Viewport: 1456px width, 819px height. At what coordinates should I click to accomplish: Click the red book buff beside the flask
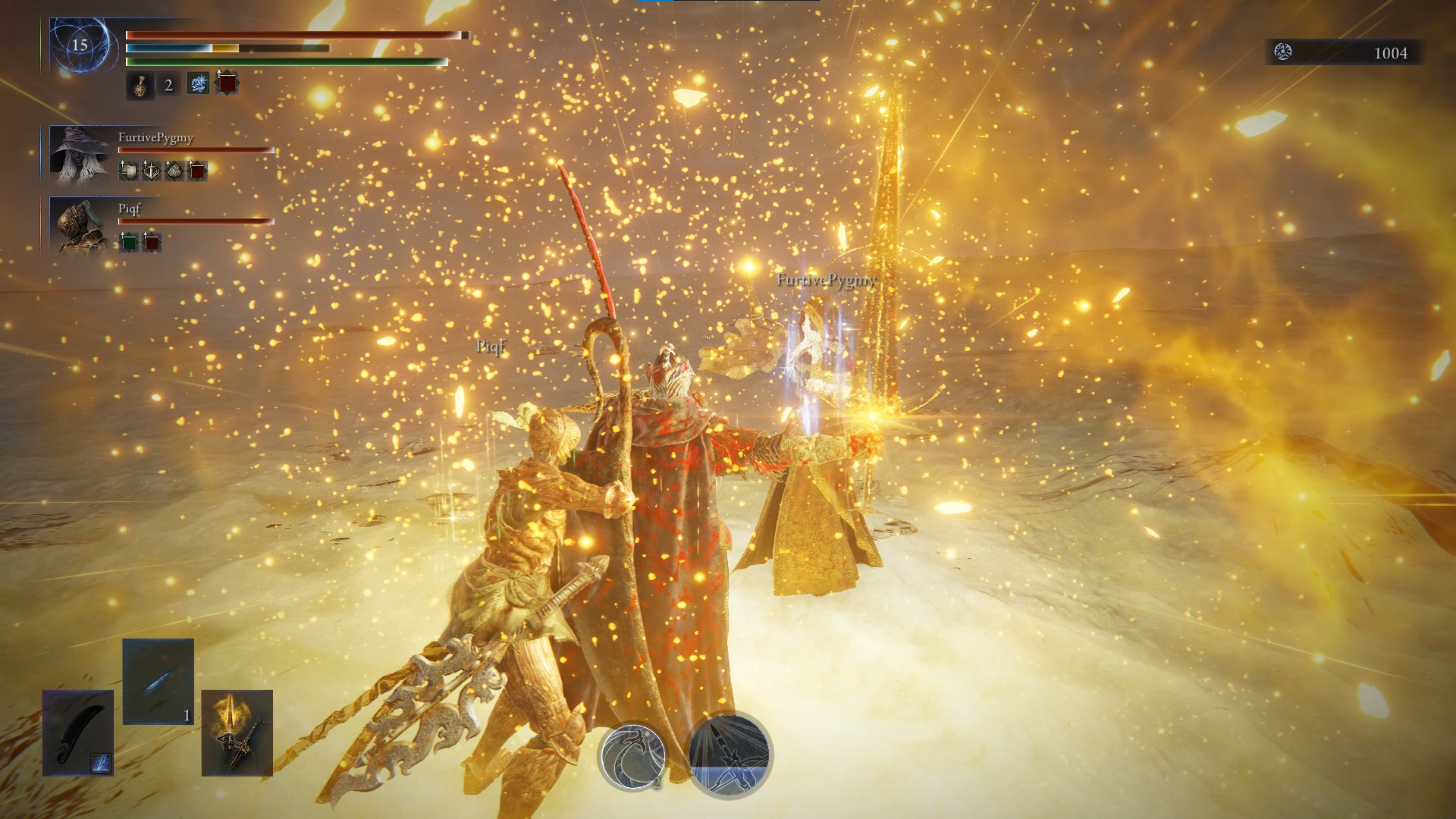click(x=227, y=83)
